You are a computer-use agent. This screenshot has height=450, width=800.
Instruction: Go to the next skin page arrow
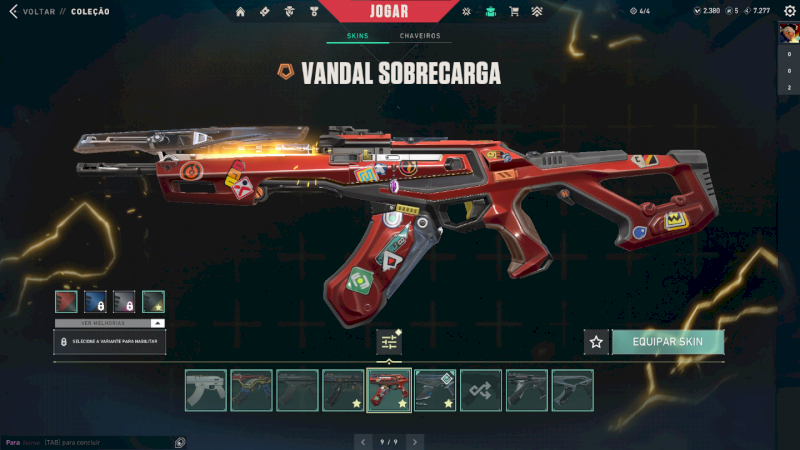pyautogui.click(x=415, y=441)
